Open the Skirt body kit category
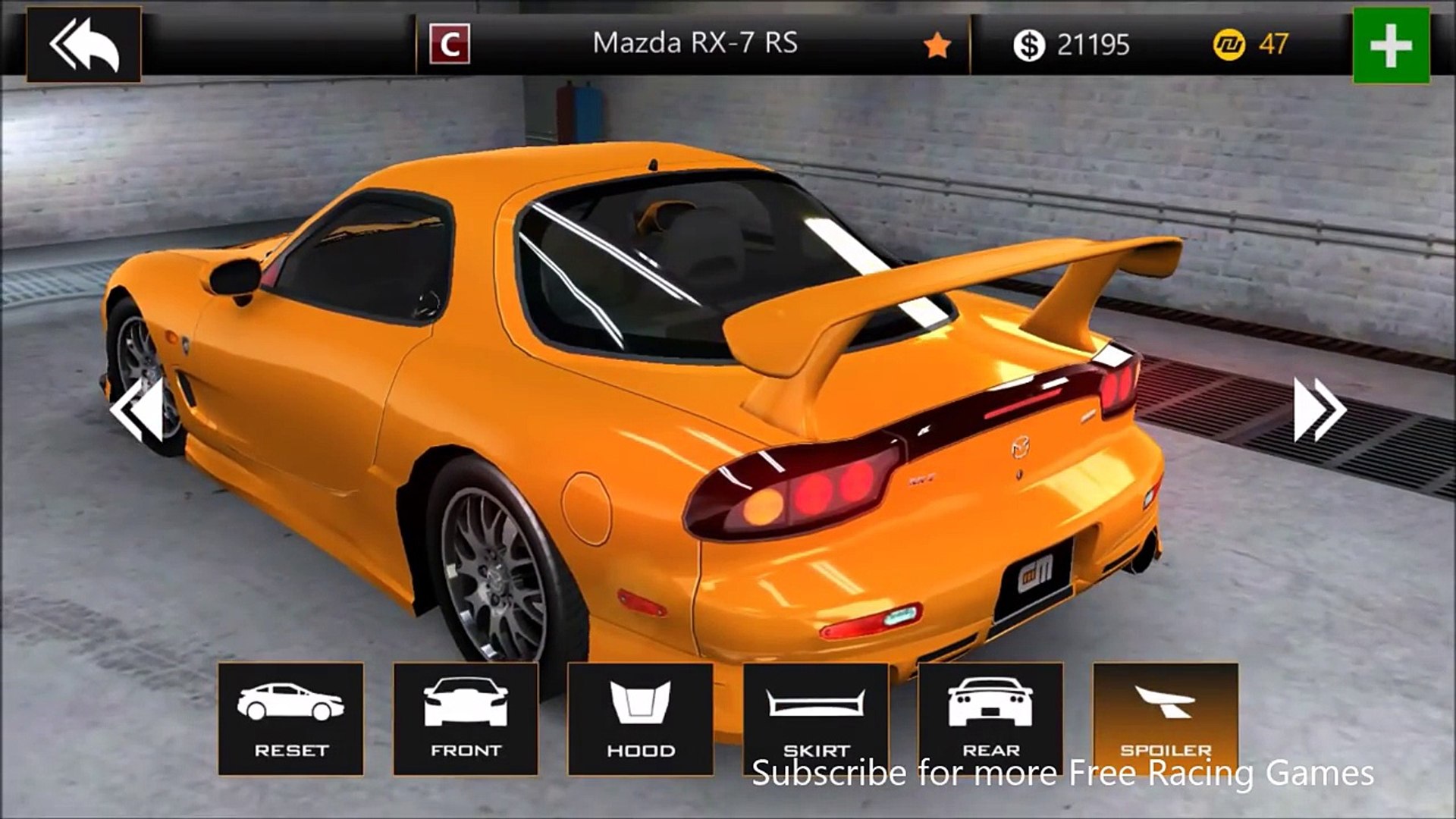1456x819 pixels. (815, 718)
